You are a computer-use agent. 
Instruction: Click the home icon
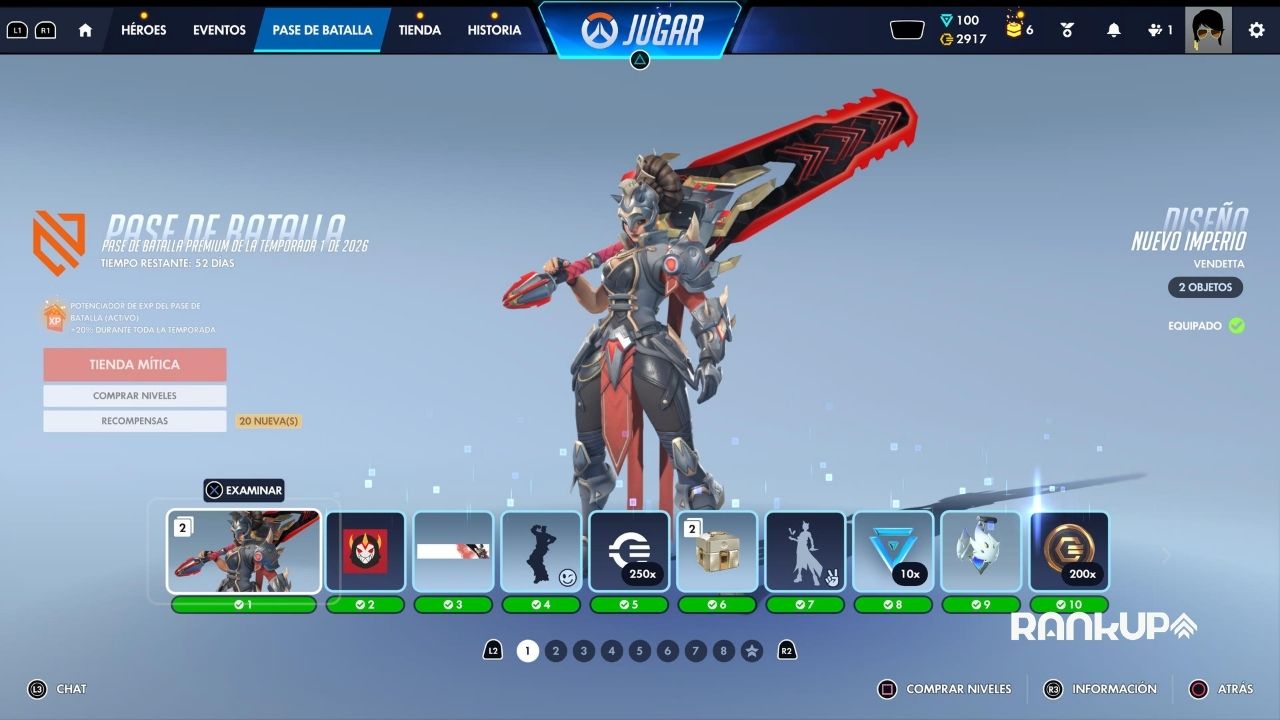click(85, 30)
